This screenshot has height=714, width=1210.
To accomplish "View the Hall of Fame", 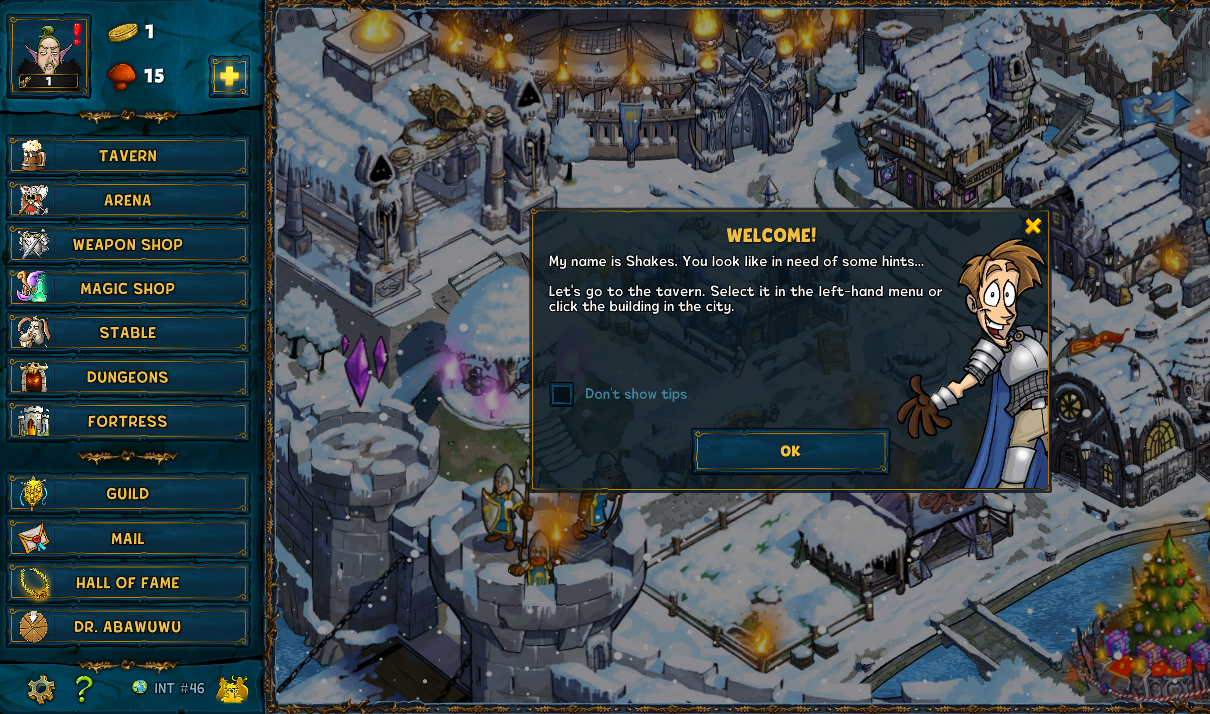I will point(128,582).
